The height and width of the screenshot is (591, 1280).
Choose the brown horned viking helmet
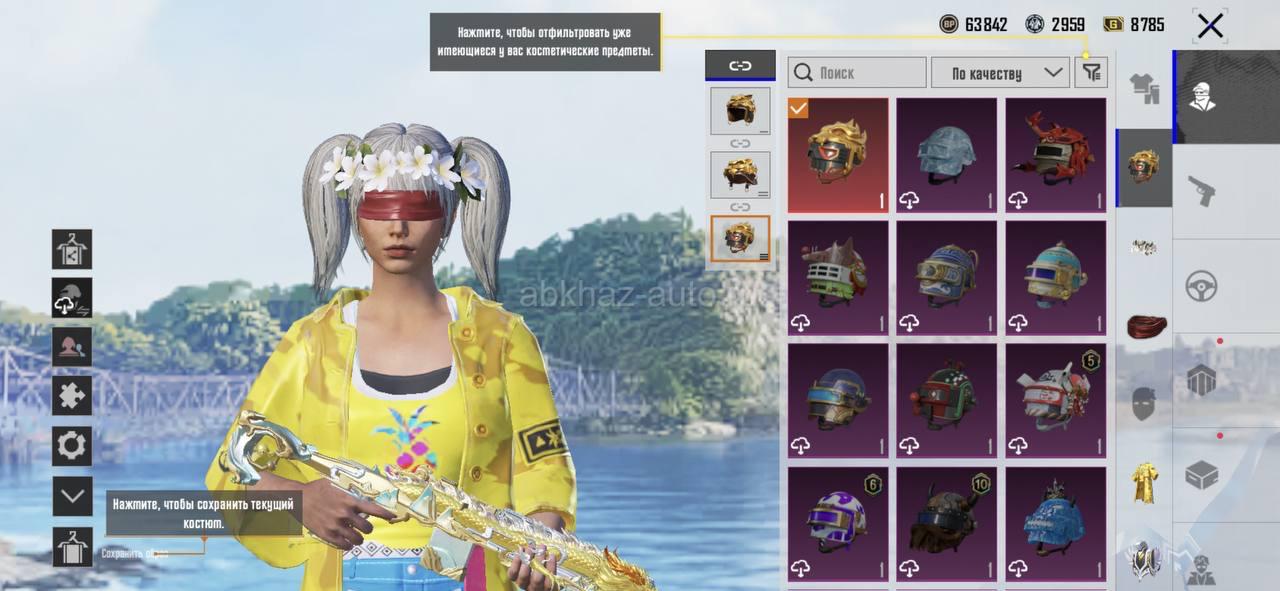(946, 524)
